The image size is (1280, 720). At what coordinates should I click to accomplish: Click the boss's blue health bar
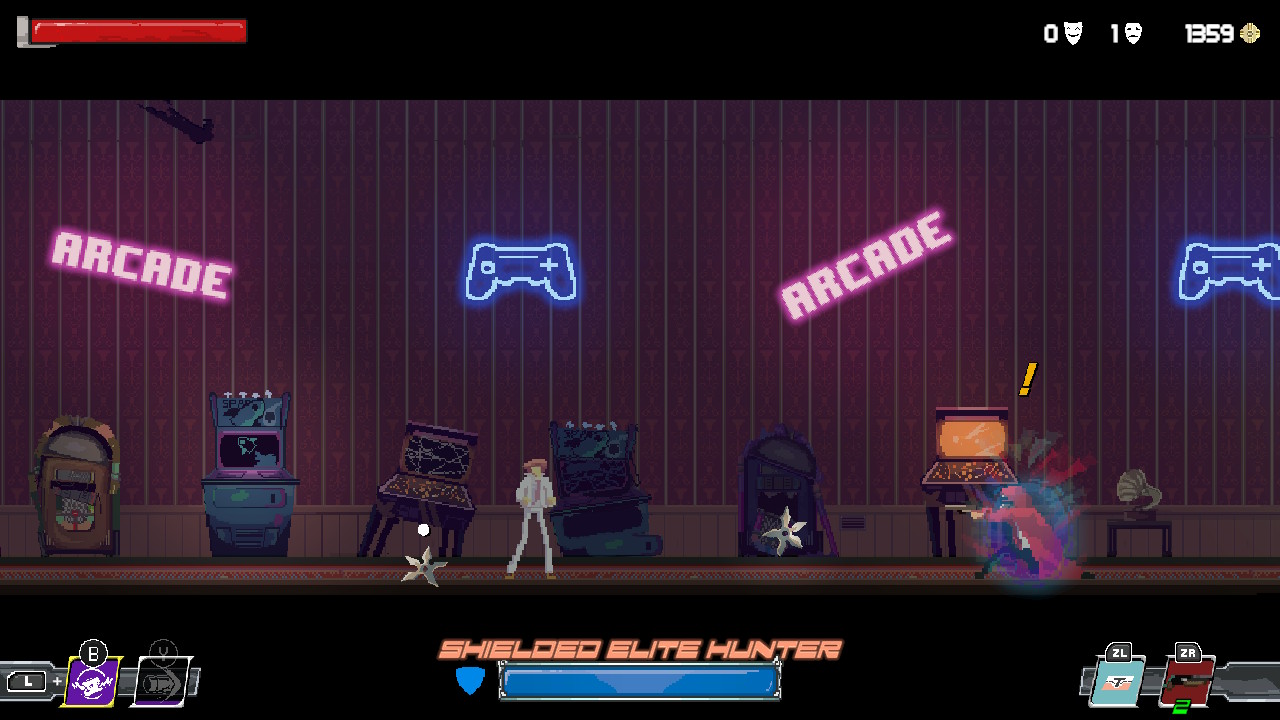coord(640,682)
